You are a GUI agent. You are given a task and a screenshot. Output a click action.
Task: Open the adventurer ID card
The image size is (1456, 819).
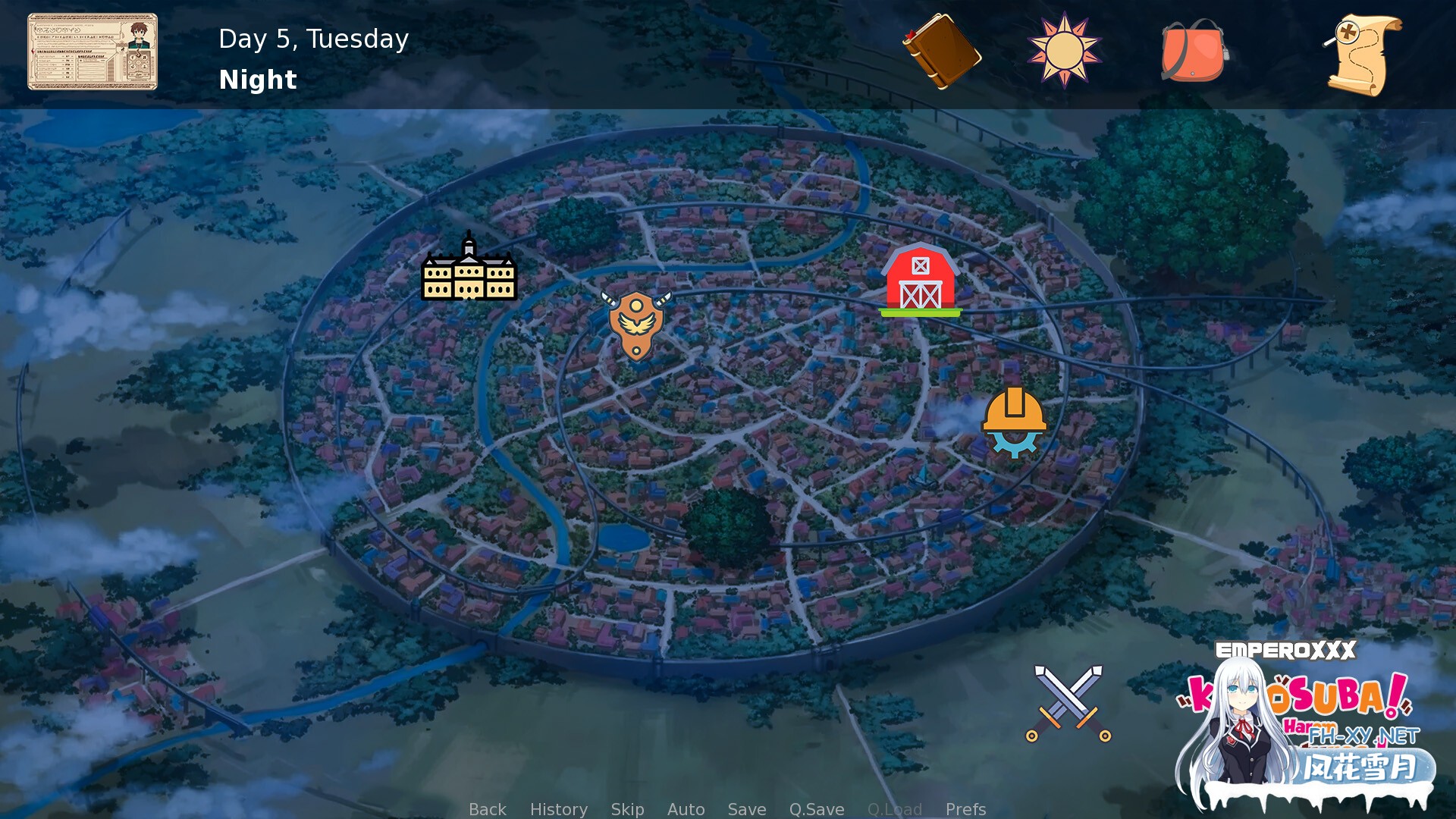[x=93, y=52]
